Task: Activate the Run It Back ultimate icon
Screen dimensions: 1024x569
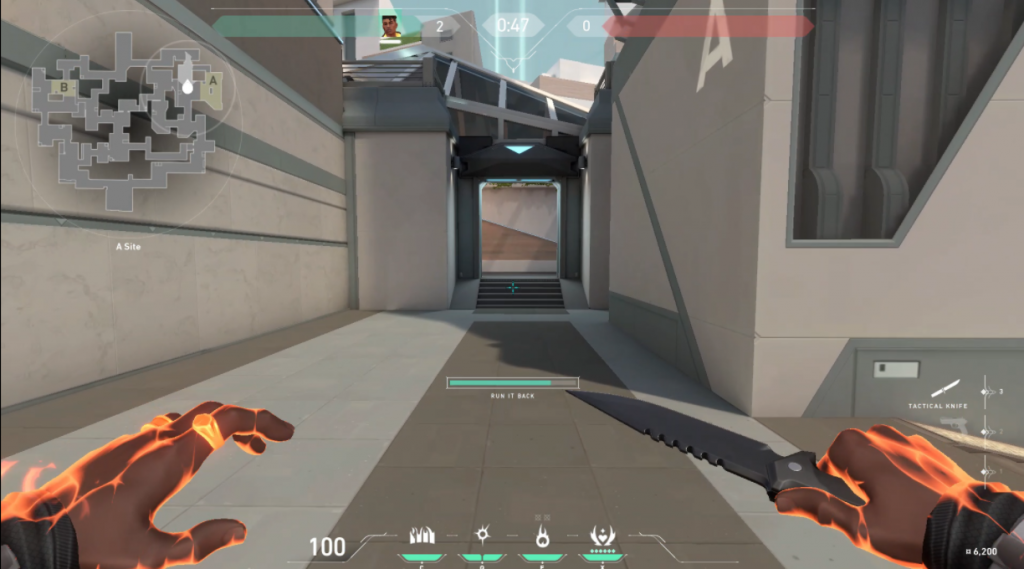Action: pos(602,536)
